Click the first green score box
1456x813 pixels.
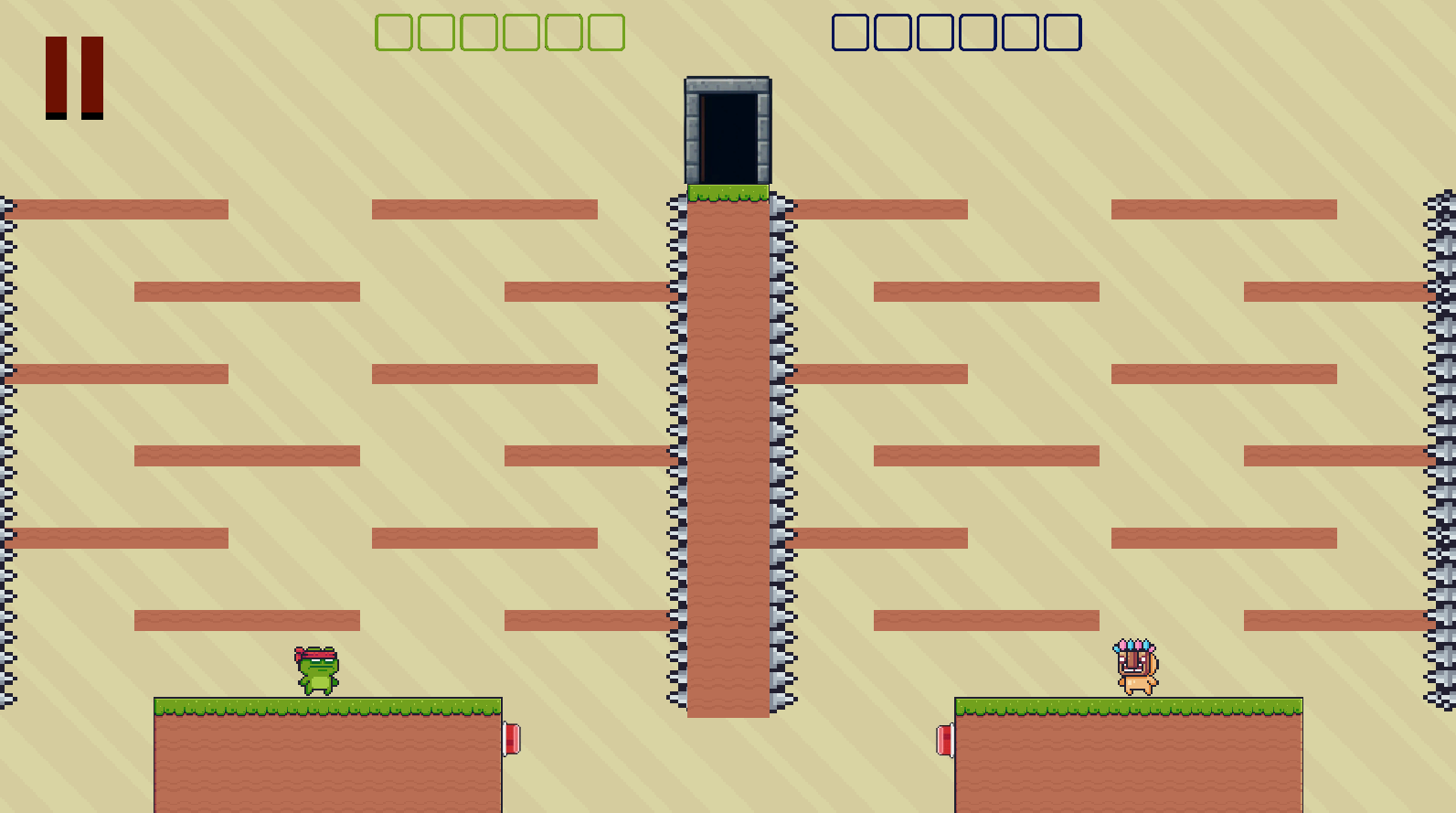click(x=393, y=32)
